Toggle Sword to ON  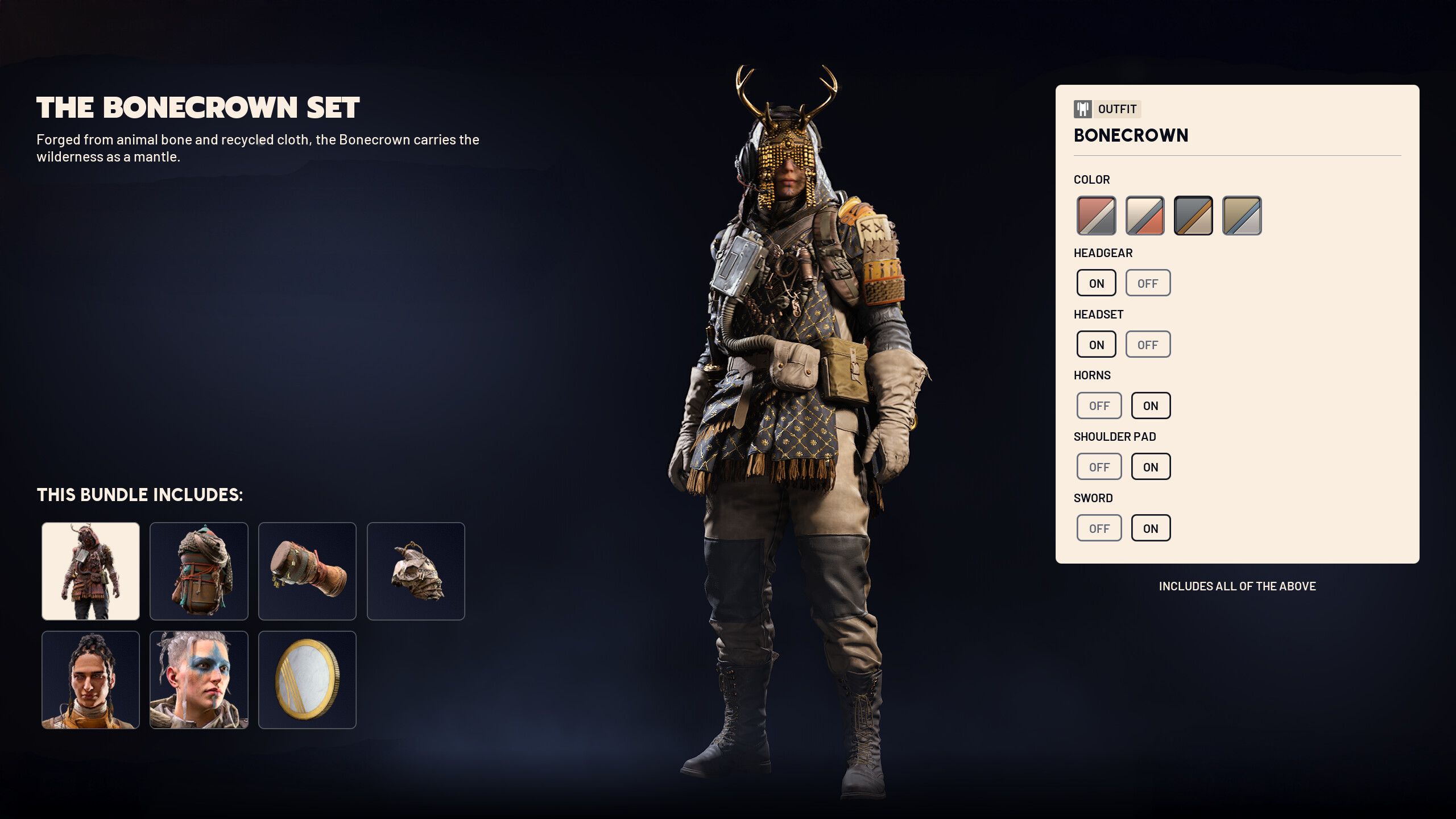(1151, 528)
